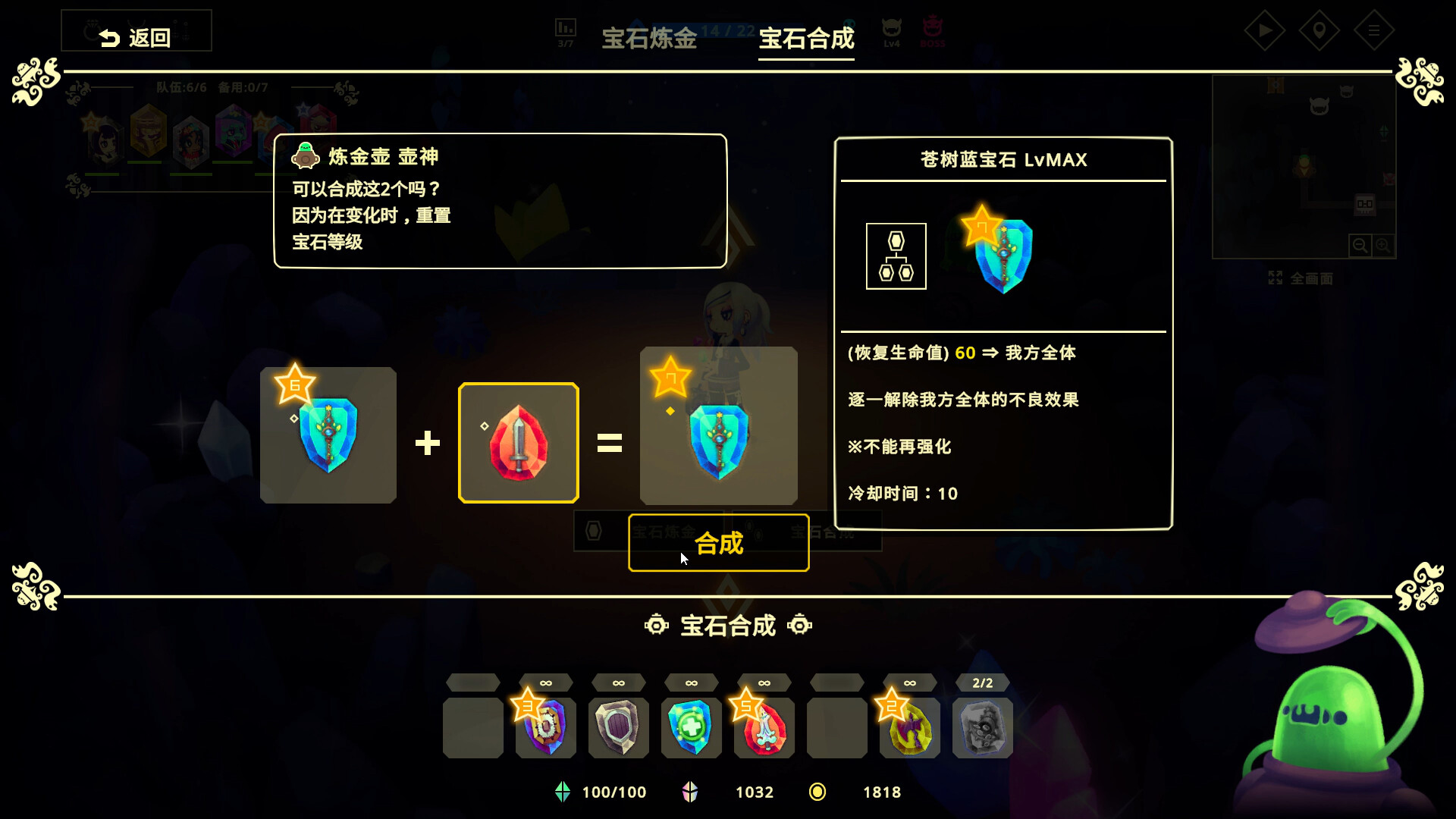Select the green healing cross gem

coord(691,727)
